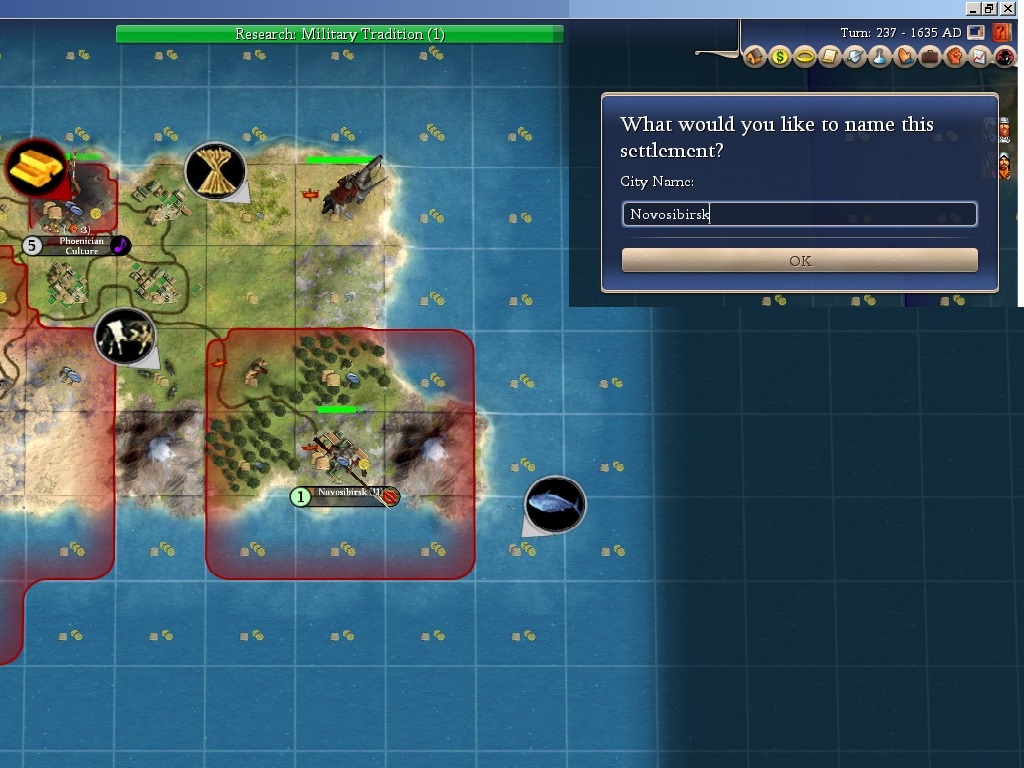Confirm the city name with OK
Viewport: 1024px width, 768px height.
(x=799, y=261)
